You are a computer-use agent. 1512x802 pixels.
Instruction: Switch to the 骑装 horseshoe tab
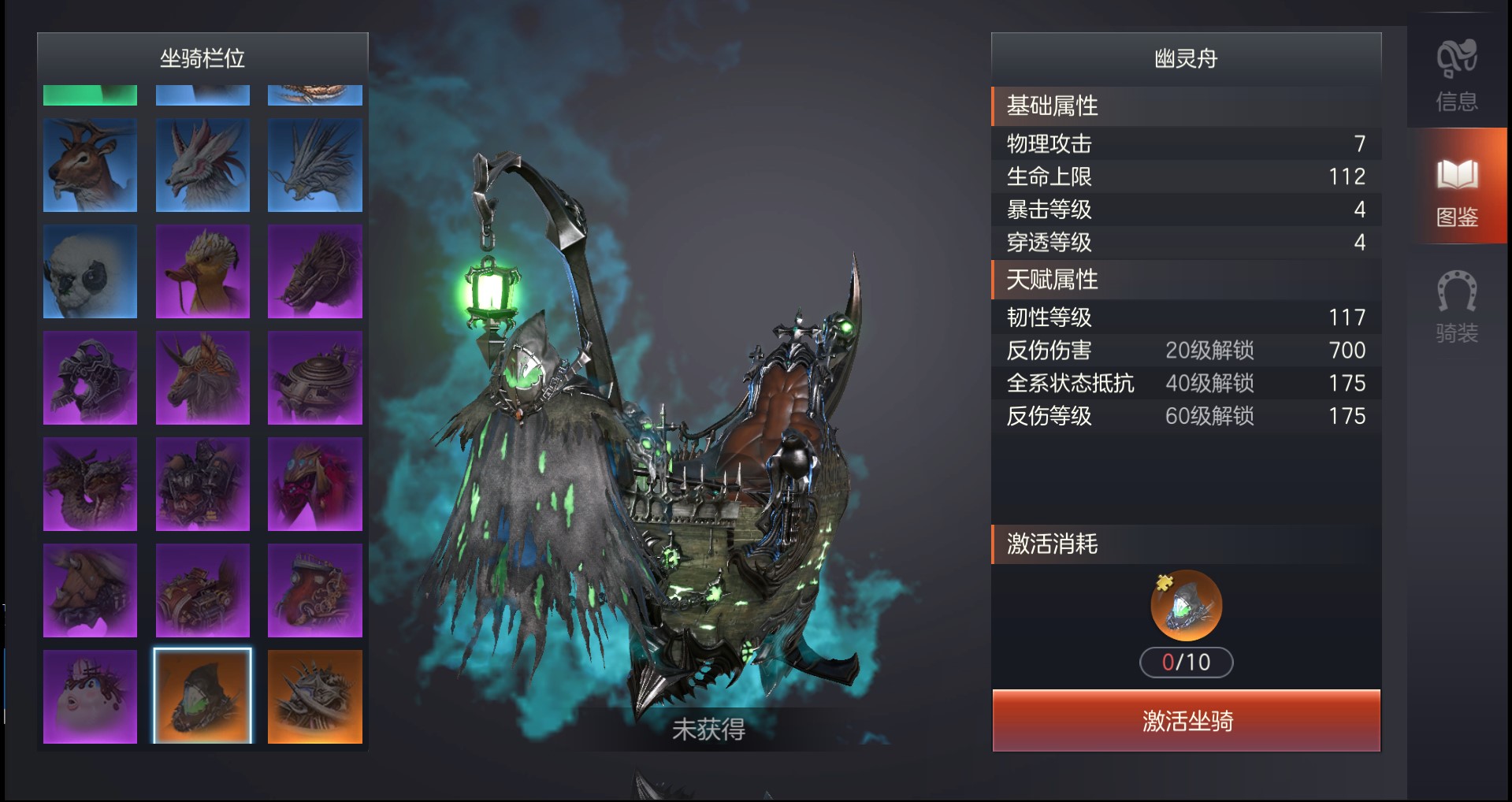(1456, 307)
